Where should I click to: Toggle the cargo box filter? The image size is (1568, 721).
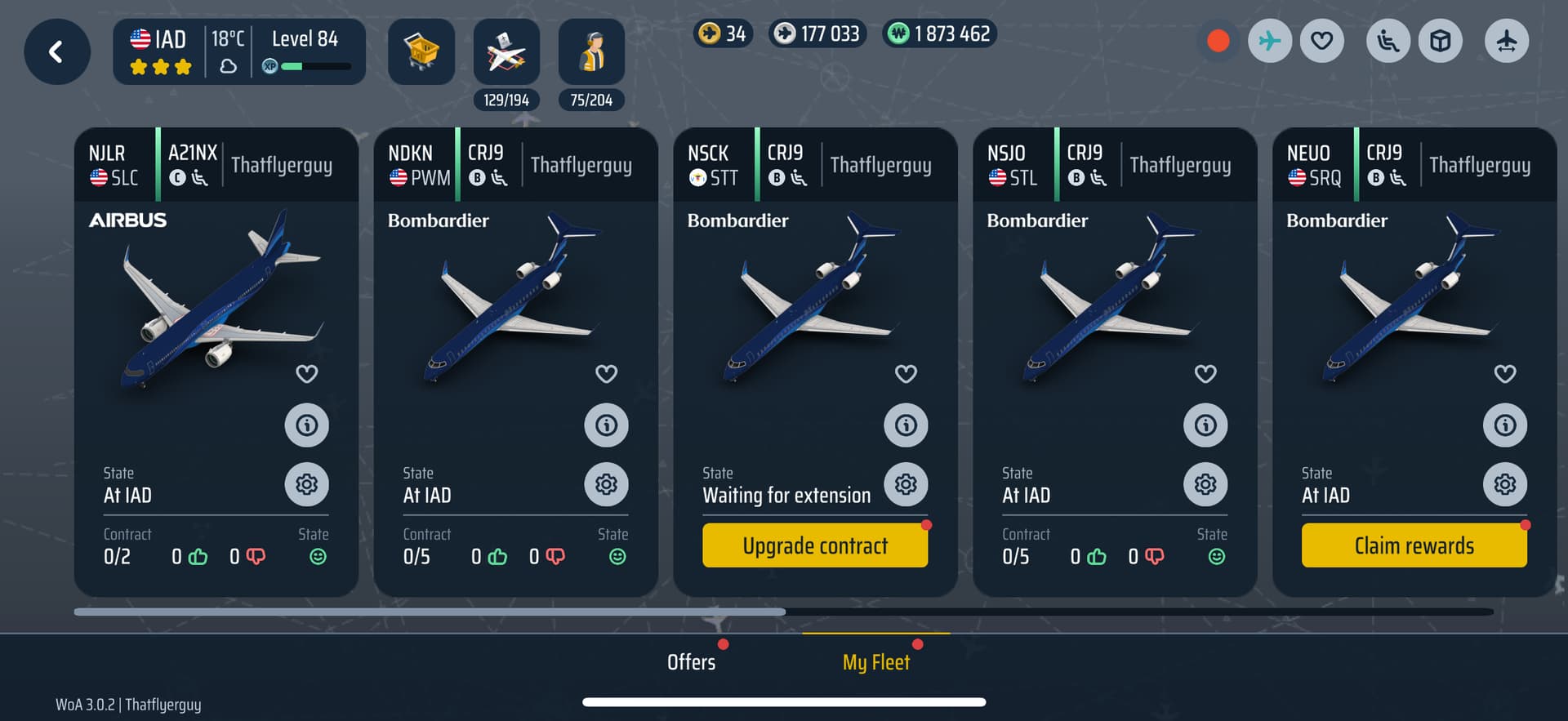[x=1441, y=41]
